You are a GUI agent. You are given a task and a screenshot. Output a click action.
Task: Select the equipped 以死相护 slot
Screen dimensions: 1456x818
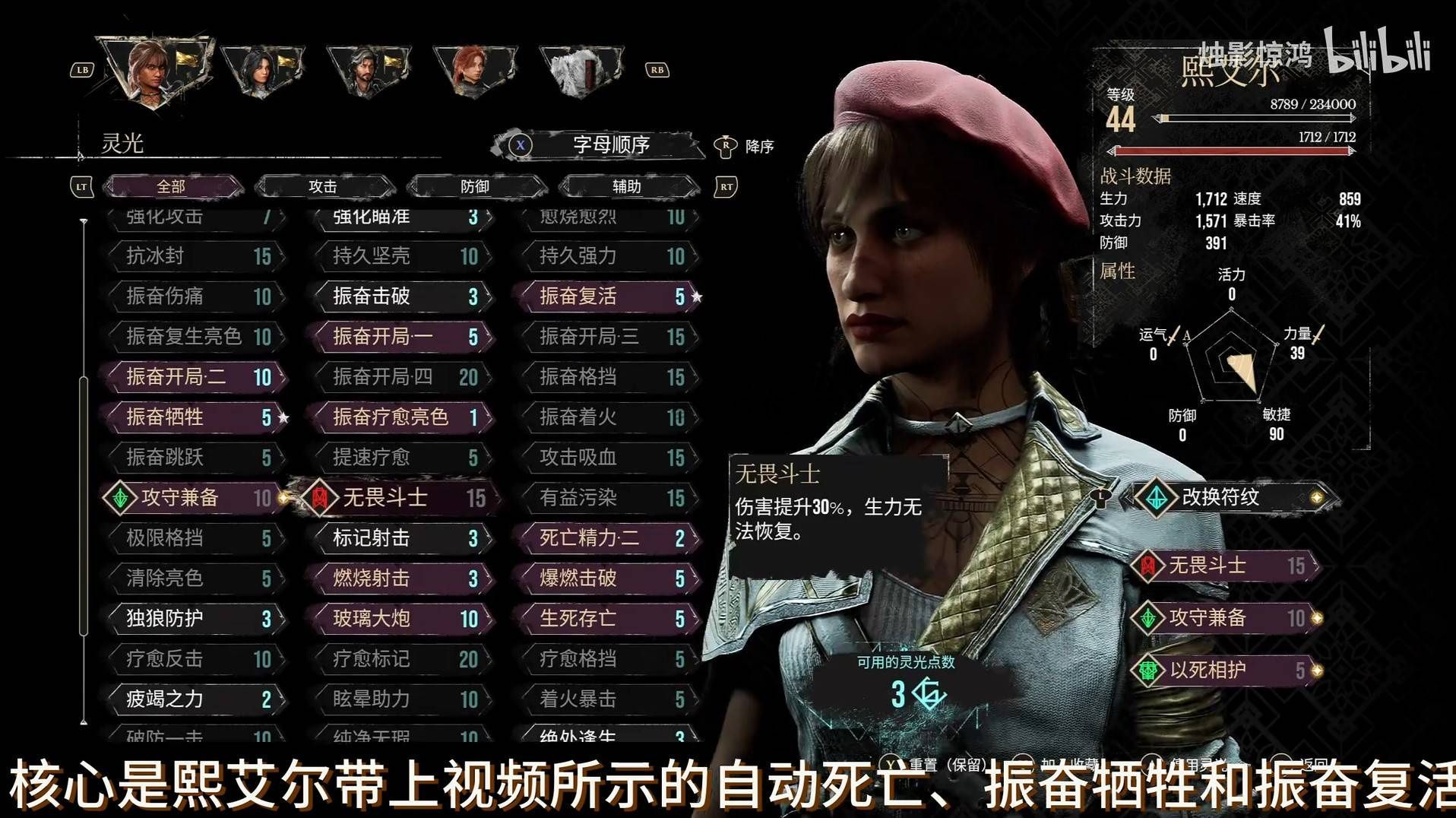point(1227,670)
